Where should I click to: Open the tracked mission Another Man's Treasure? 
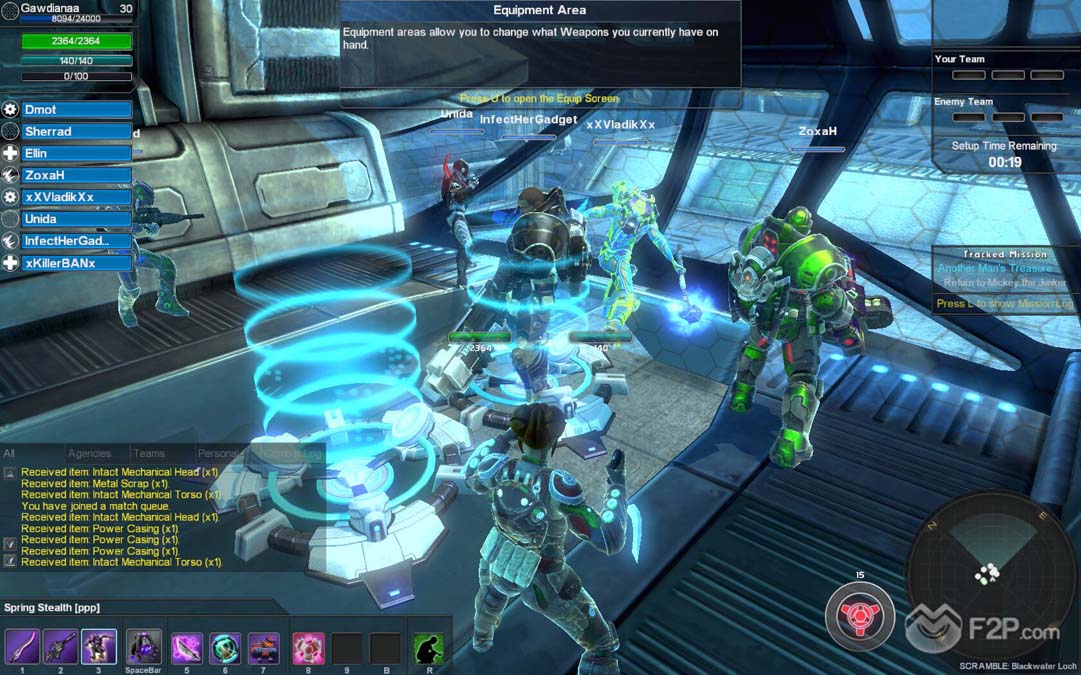point(995,268)
